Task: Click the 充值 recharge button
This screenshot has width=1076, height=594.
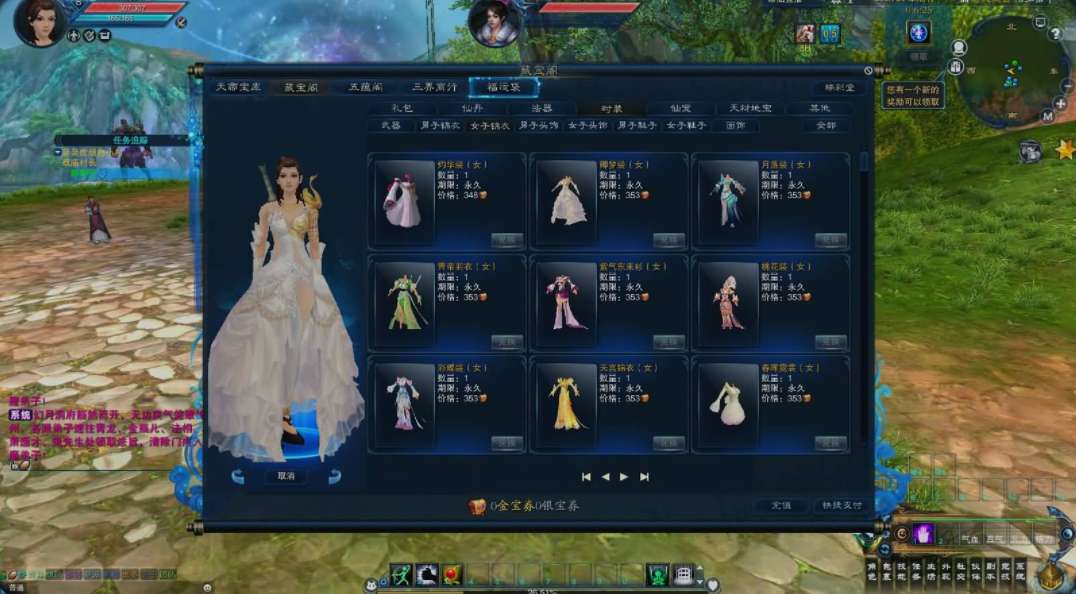Action: pyautogui.click(x=781, y=506)
